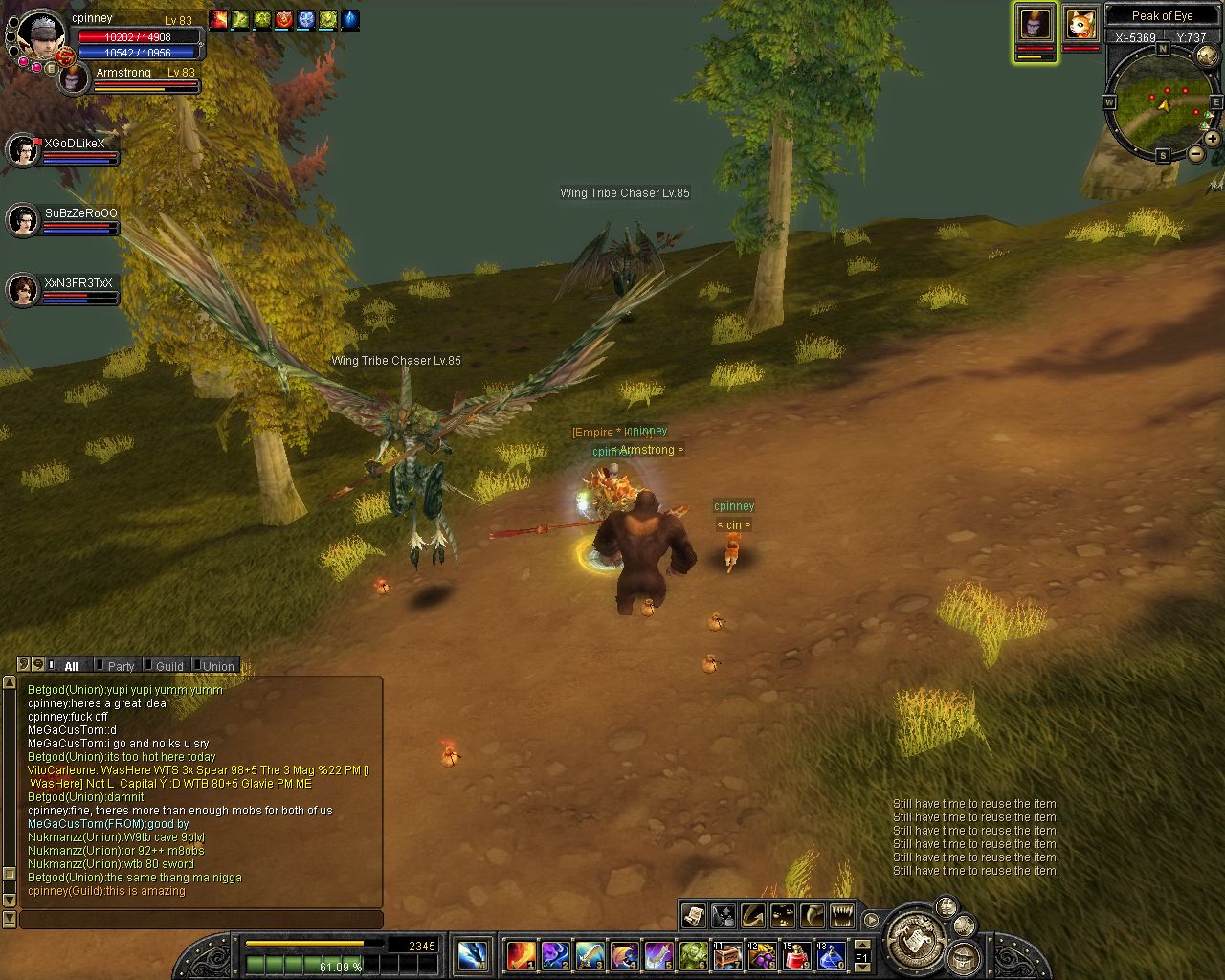
Task: Target party member XGoDLikeX
Action: pos(23,150)
